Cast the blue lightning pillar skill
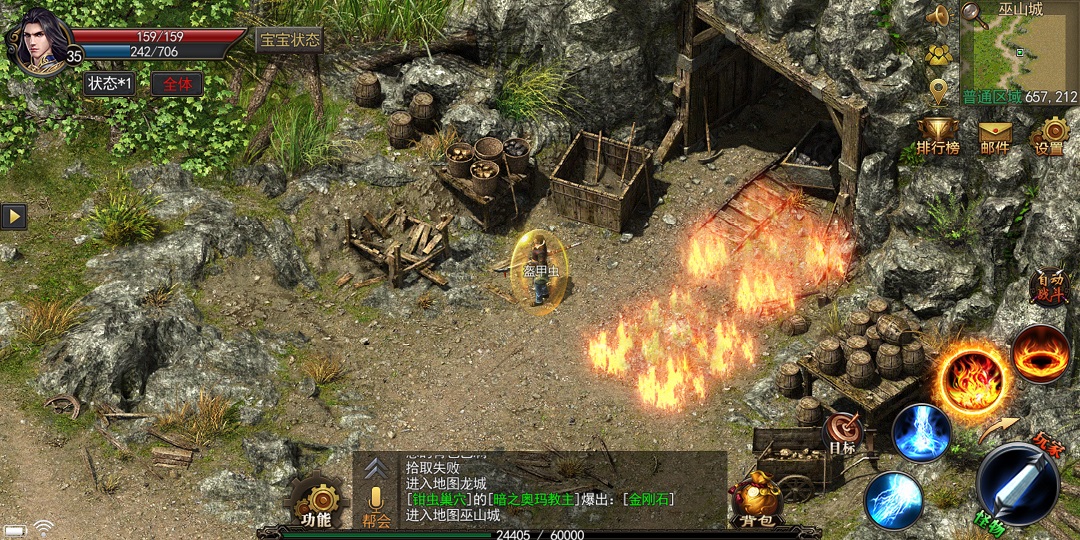1080x540 pixels. [x=921, y=433]
